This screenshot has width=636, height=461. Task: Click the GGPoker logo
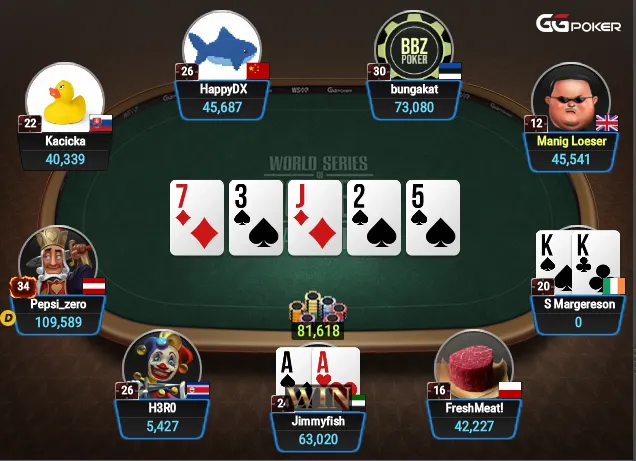(x=579, y=23)
